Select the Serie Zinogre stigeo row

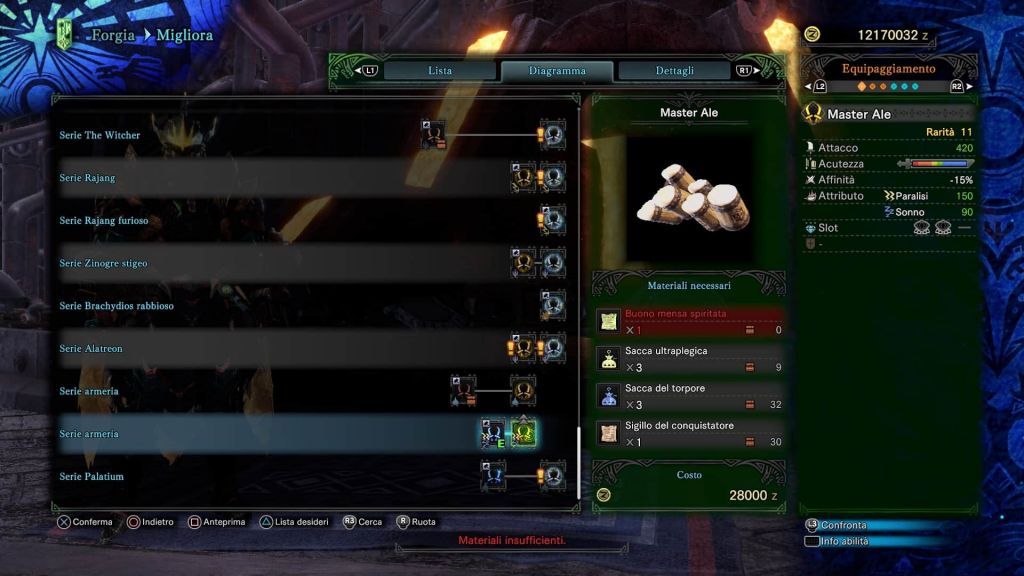[x=103, y=263]
